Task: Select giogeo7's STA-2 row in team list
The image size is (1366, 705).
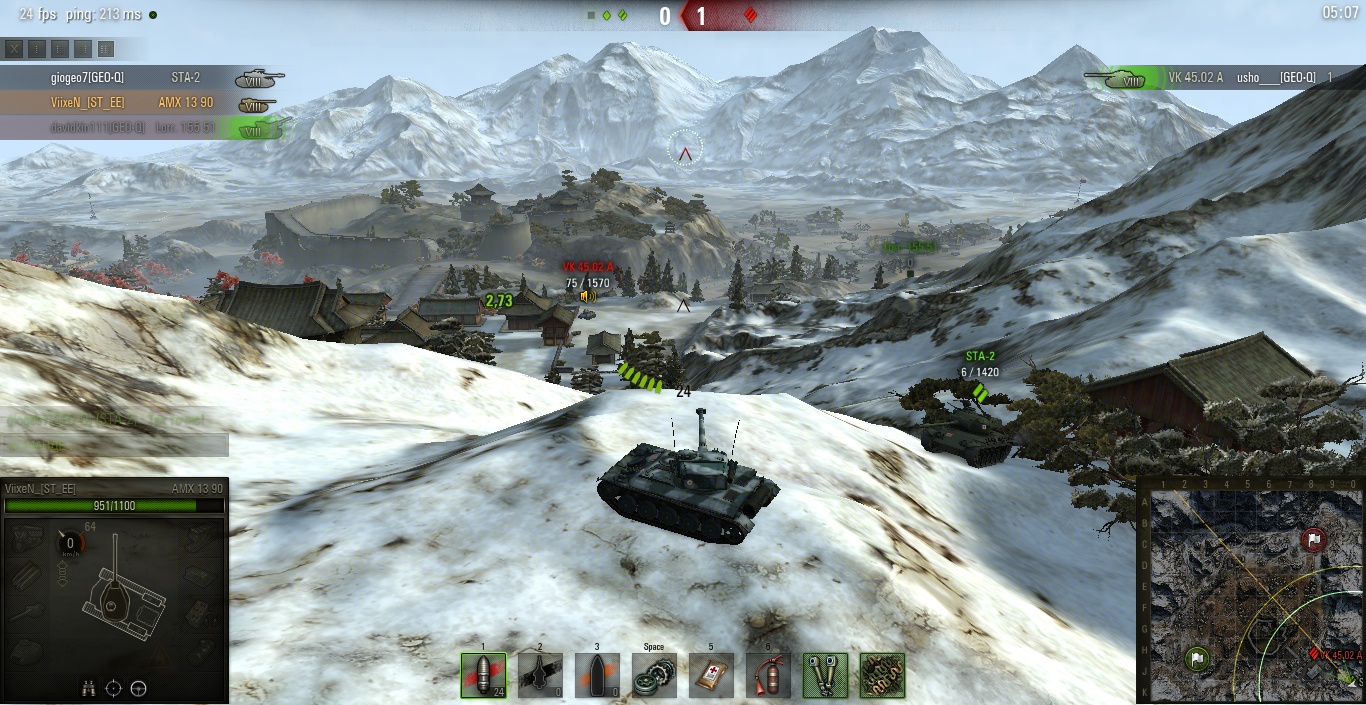Action: pyautogui.click(x=140, y=77)
